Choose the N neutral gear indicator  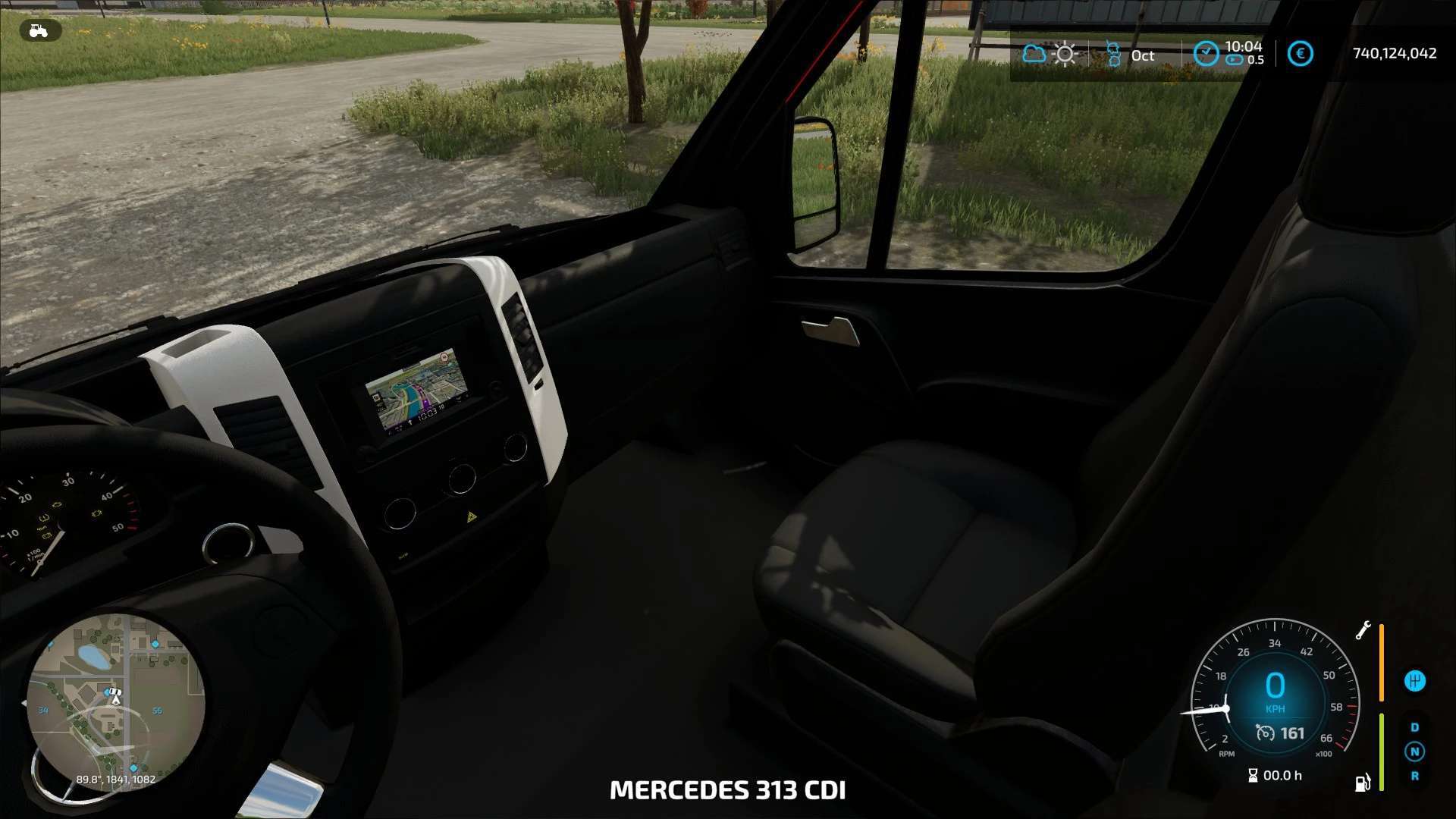tap(1414, 752)
